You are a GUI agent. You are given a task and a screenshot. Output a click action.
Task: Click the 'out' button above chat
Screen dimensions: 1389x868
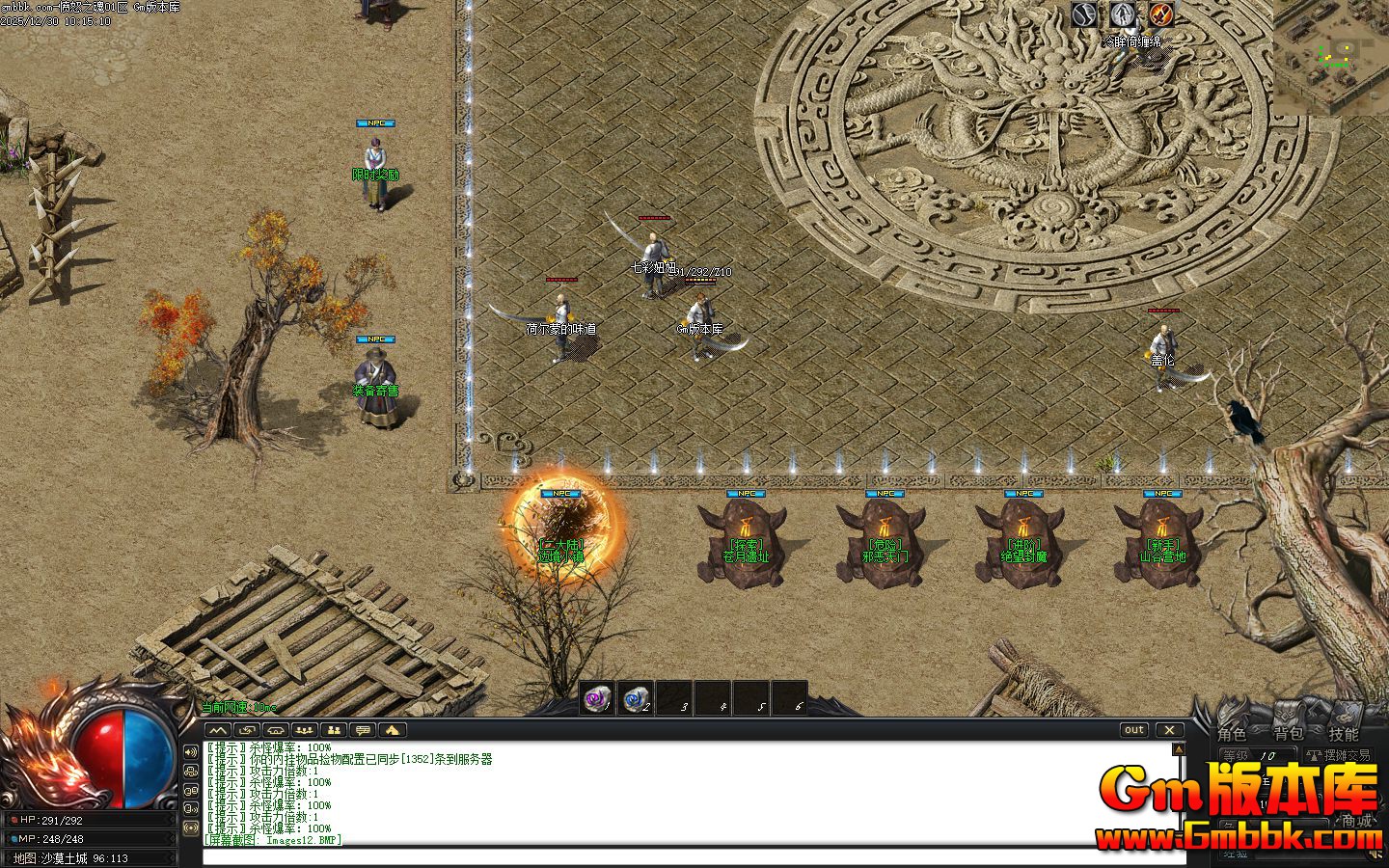(1134, 730)
